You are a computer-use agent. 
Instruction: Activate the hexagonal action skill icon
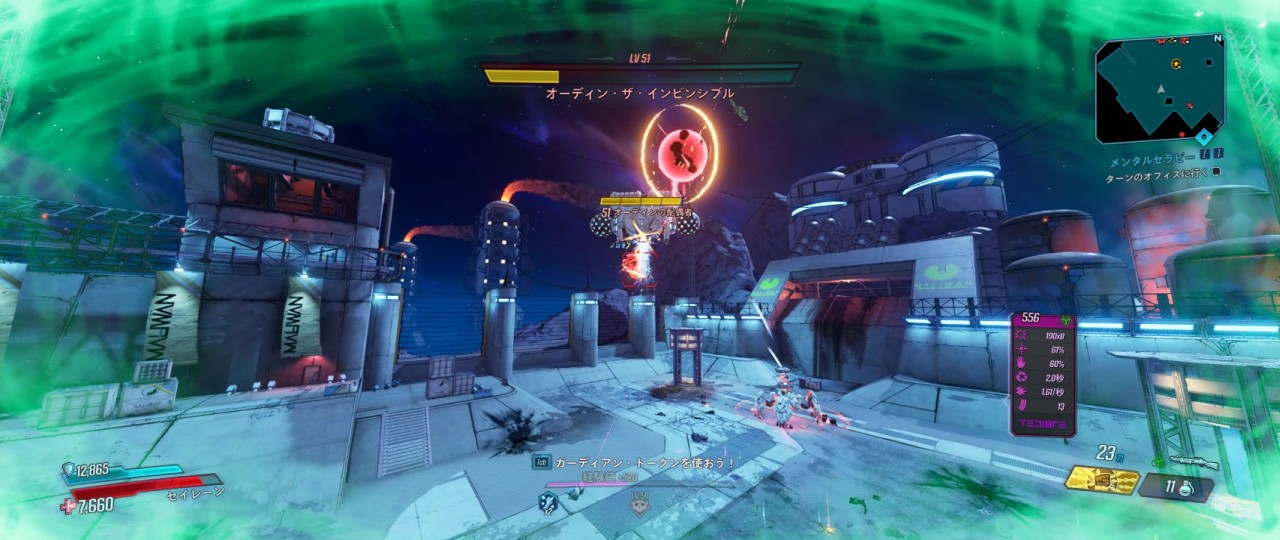[548, 501]
